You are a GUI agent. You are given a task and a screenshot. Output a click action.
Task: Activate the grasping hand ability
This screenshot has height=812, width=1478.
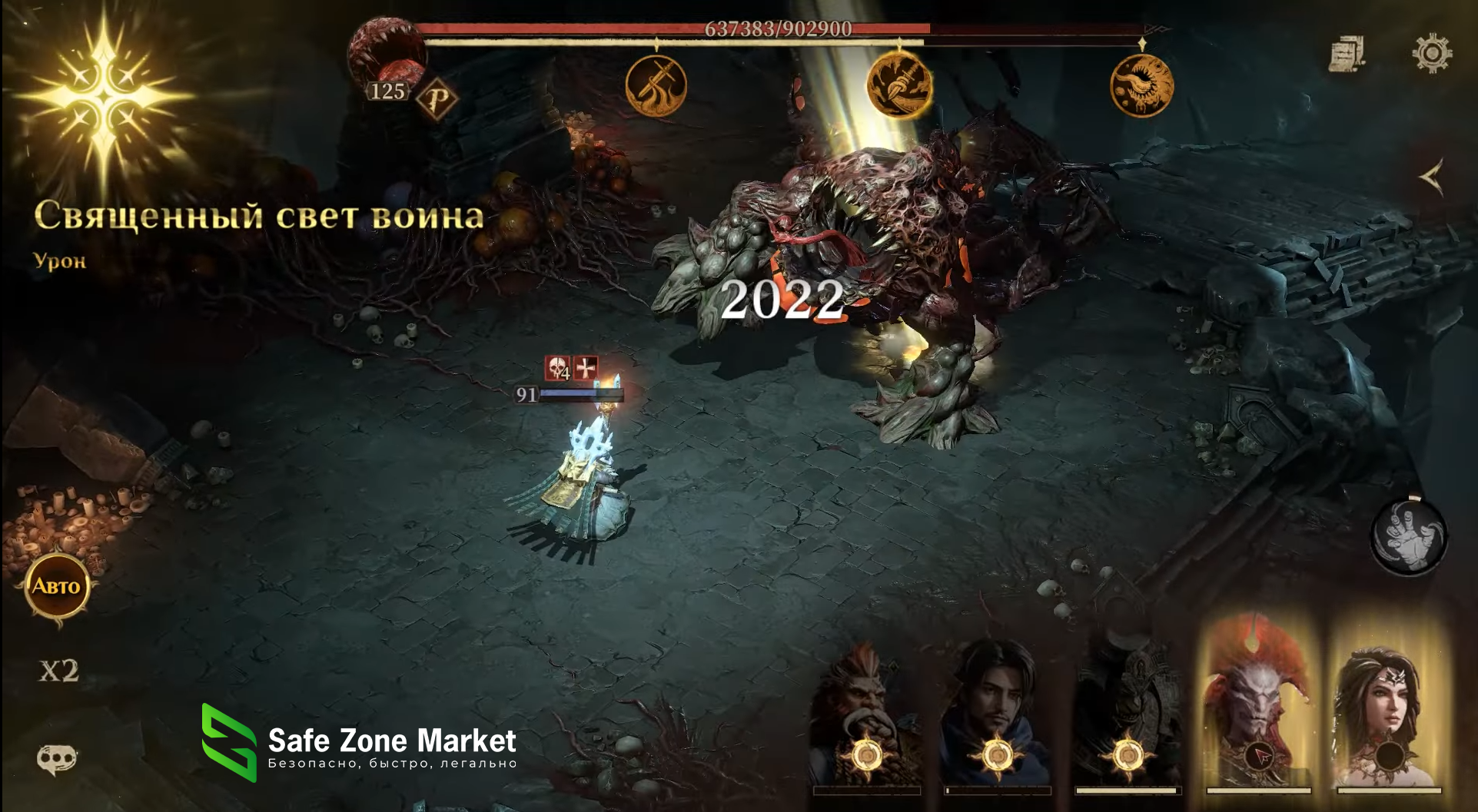pos(1408,536)
